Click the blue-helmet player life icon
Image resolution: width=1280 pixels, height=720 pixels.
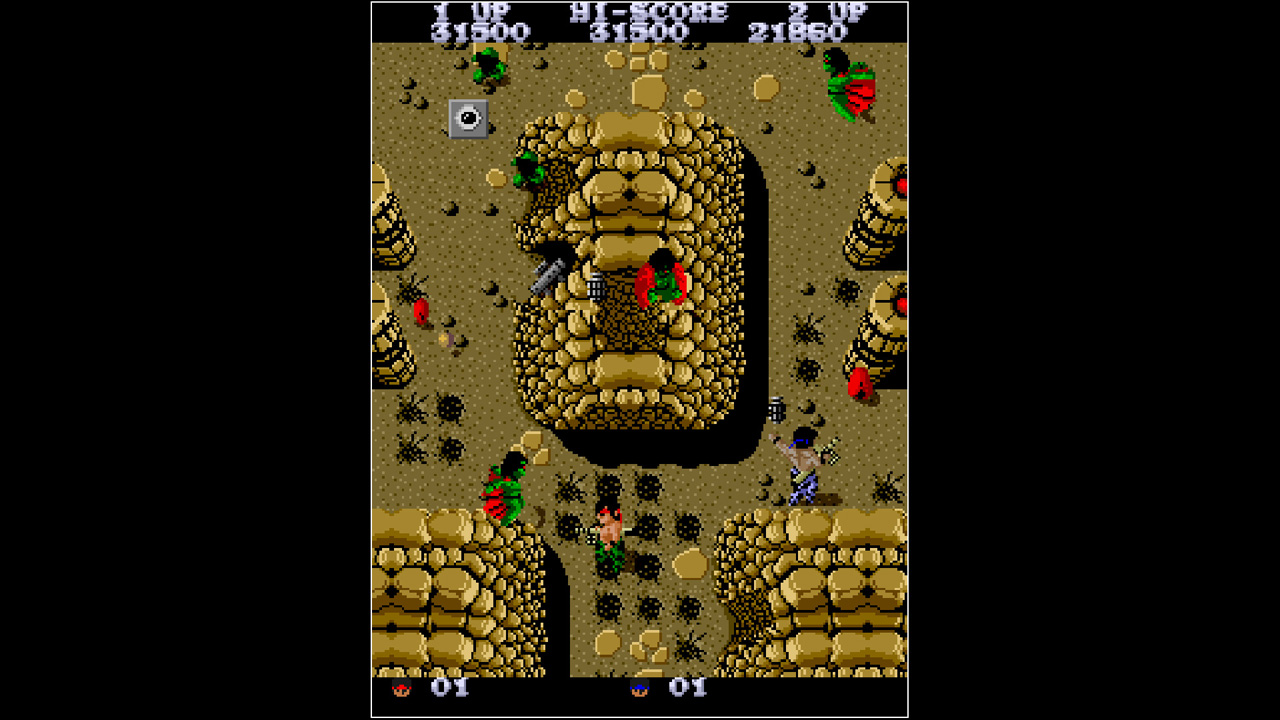click(637, 688)
